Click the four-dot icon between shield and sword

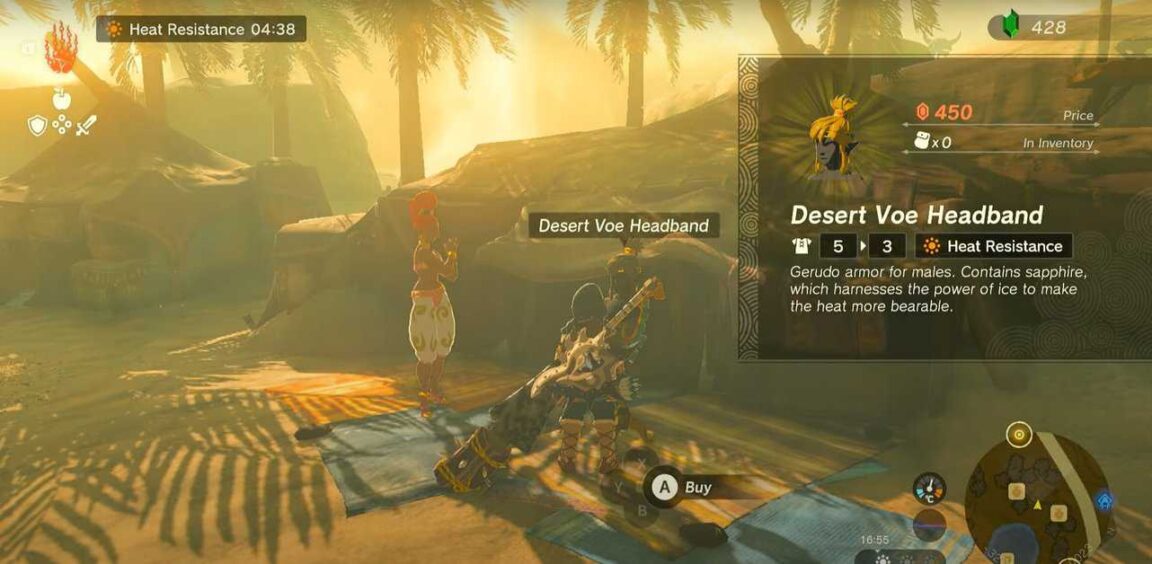click(62, 126)
